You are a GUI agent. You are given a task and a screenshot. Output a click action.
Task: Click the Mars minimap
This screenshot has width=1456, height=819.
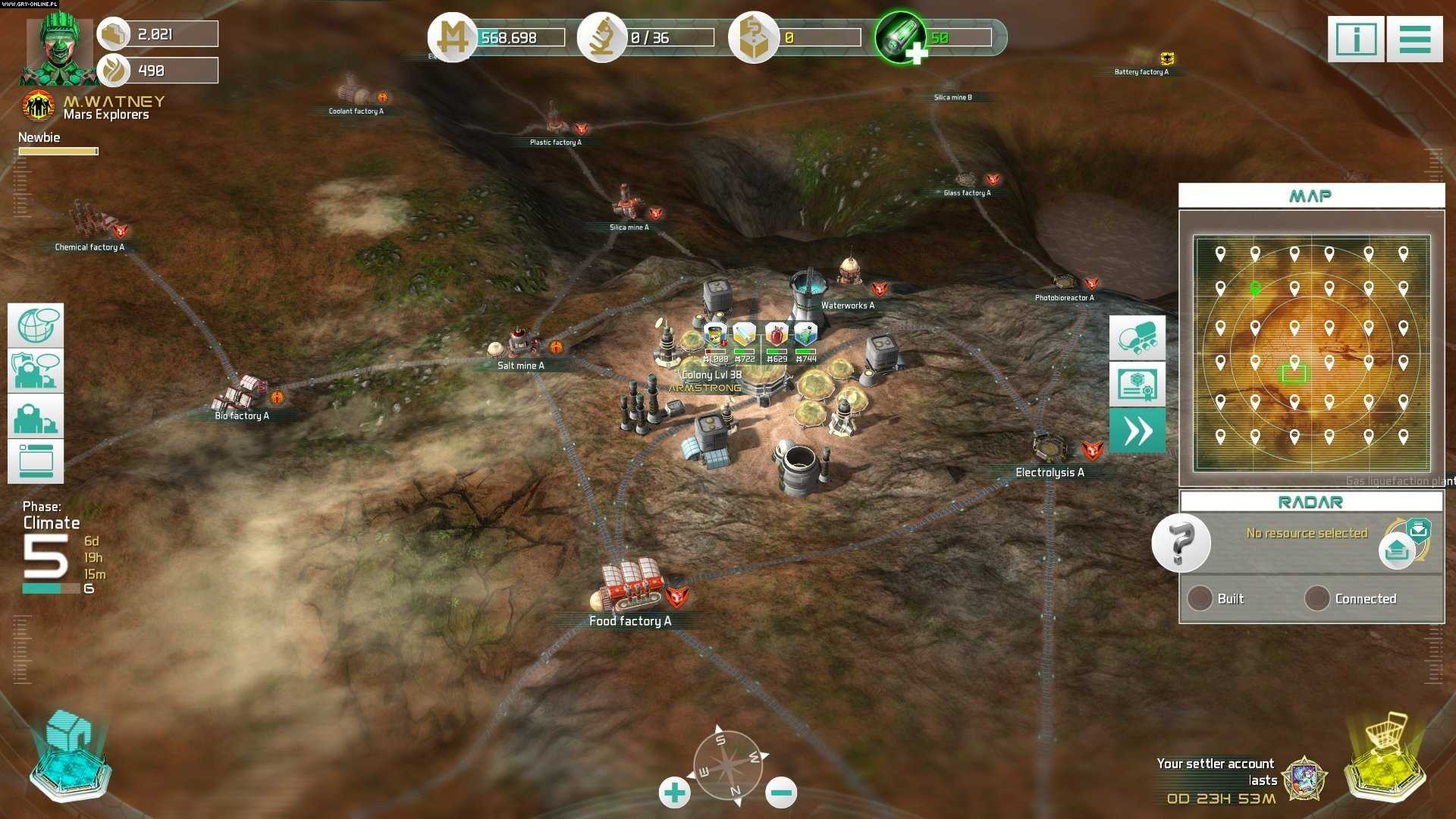click(1311, 353)
